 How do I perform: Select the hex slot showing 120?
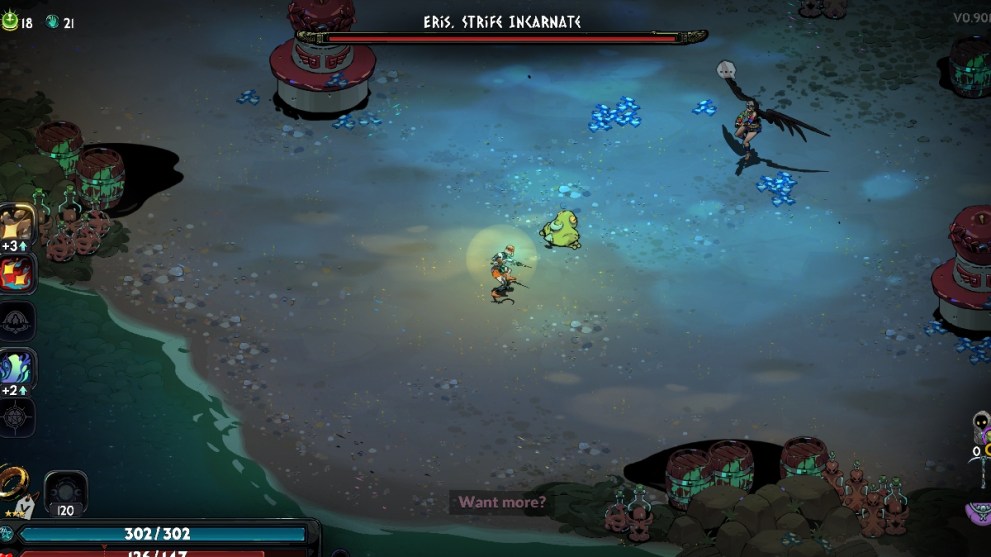[65, 491]
